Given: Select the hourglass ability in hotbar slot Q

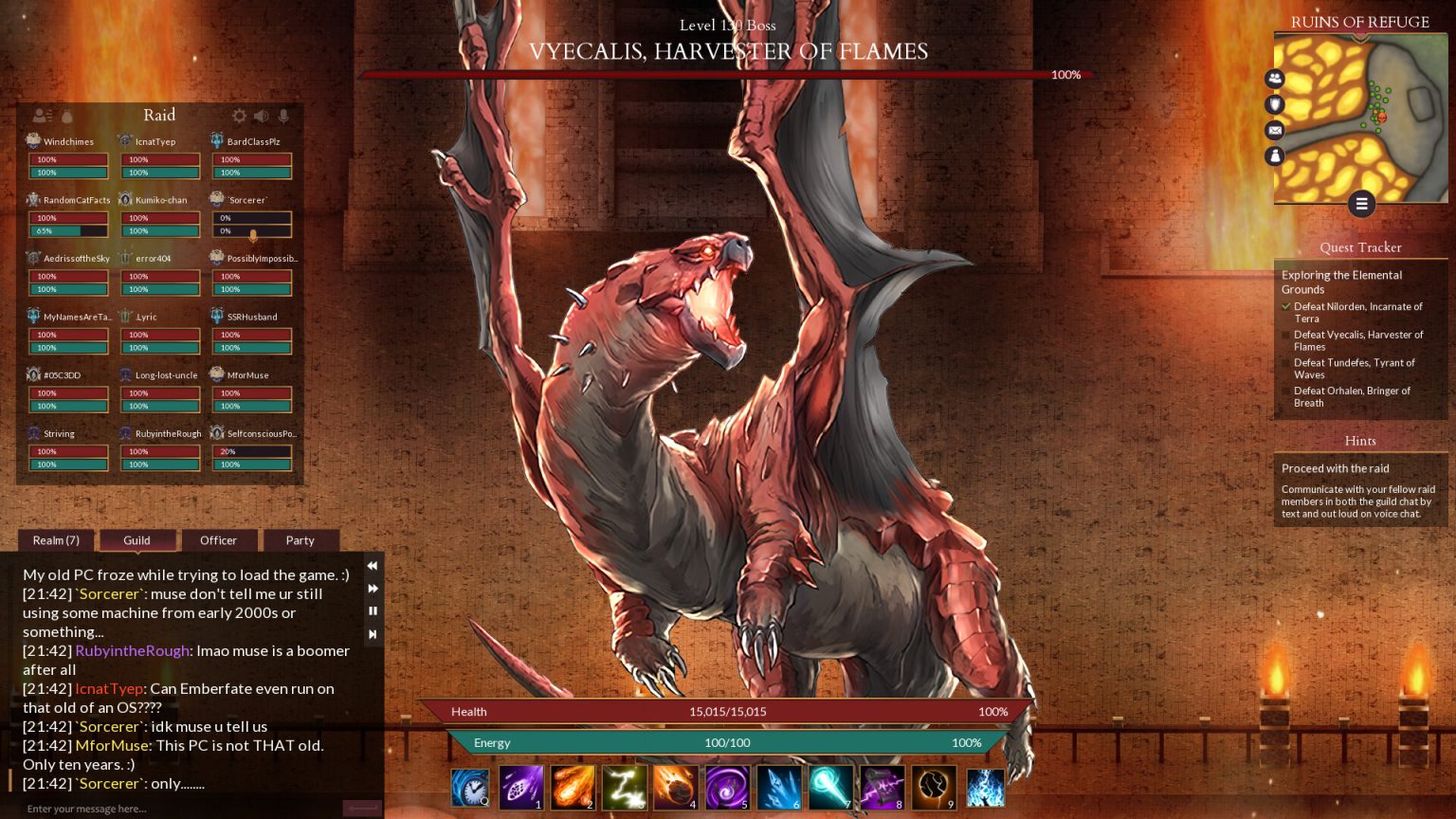Looking at the screenshot, I should point(470,787).
